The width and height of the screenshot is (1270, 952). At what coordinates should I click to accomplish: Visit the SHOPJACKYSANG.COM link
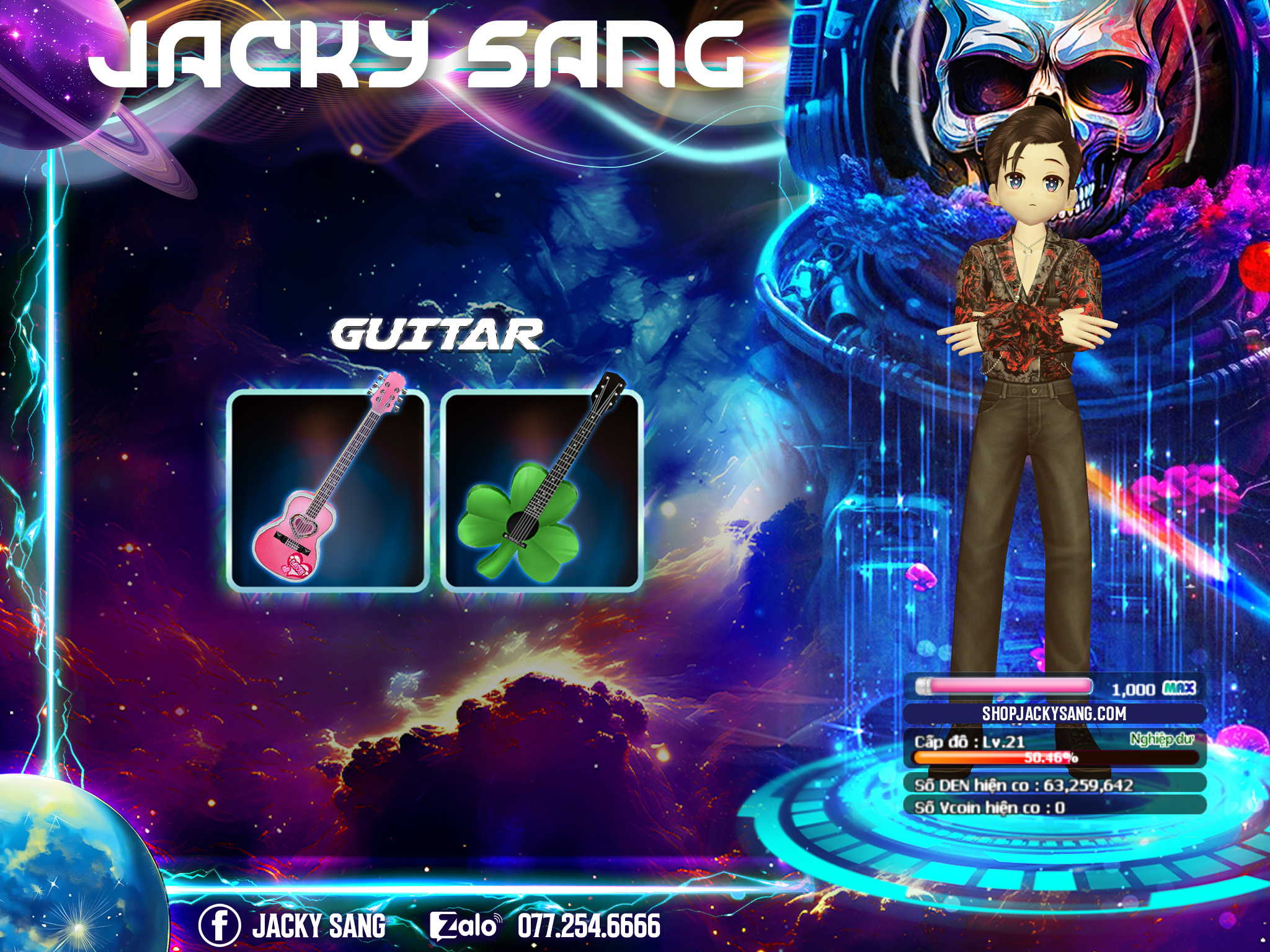[x=1054, y=713]
